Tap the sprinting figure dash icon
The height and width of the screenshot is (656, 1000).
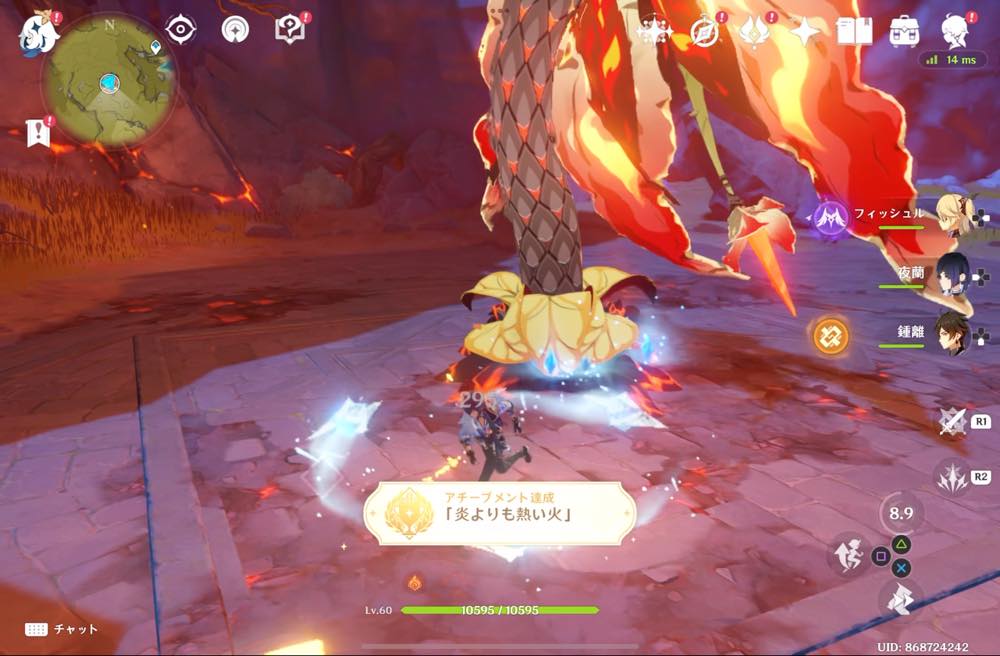pos(847,553)
